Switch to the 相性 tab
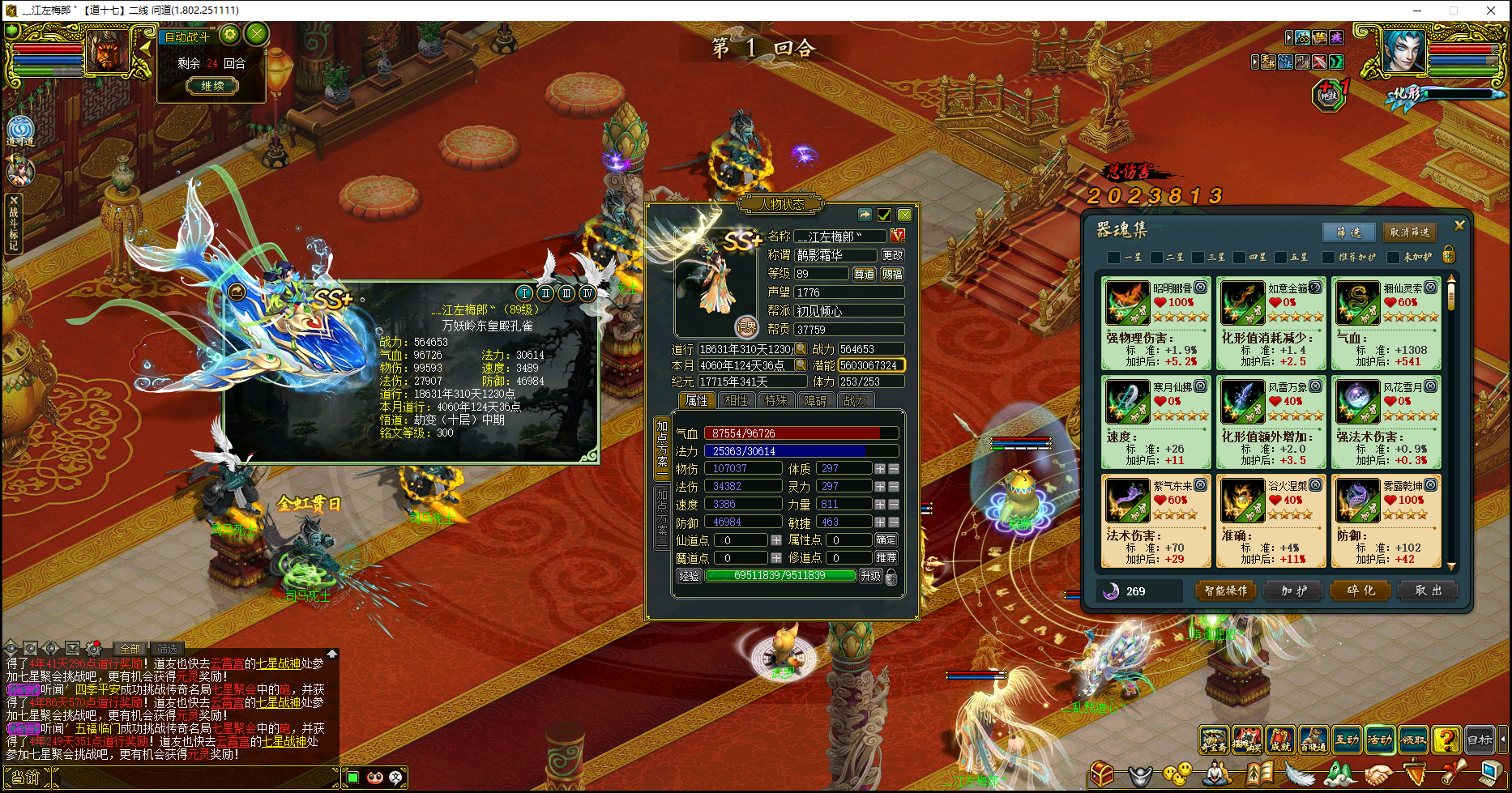The width and height of the screenshot is (1512, 793). pyautogui.click(x=736, y=400)
